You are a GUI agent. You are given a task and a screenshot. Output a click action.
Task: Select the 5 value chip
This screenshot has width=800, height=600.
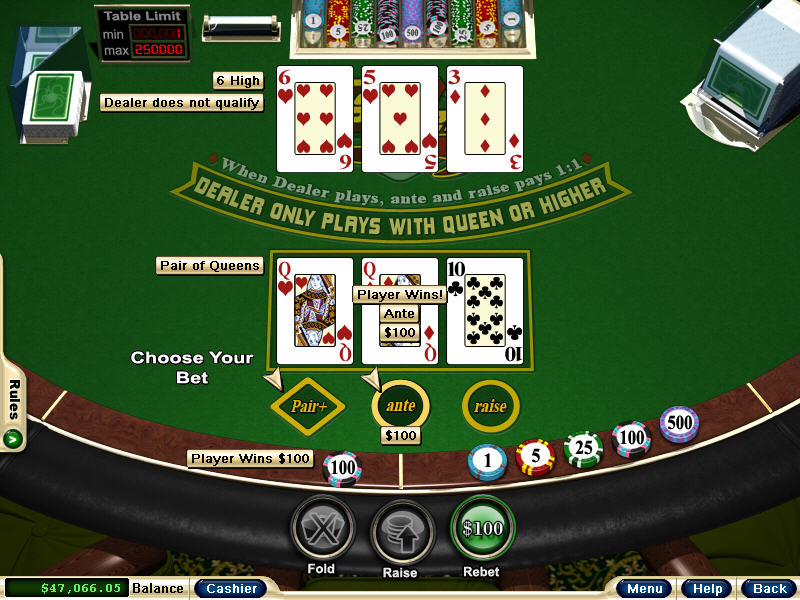pos(535,456)
